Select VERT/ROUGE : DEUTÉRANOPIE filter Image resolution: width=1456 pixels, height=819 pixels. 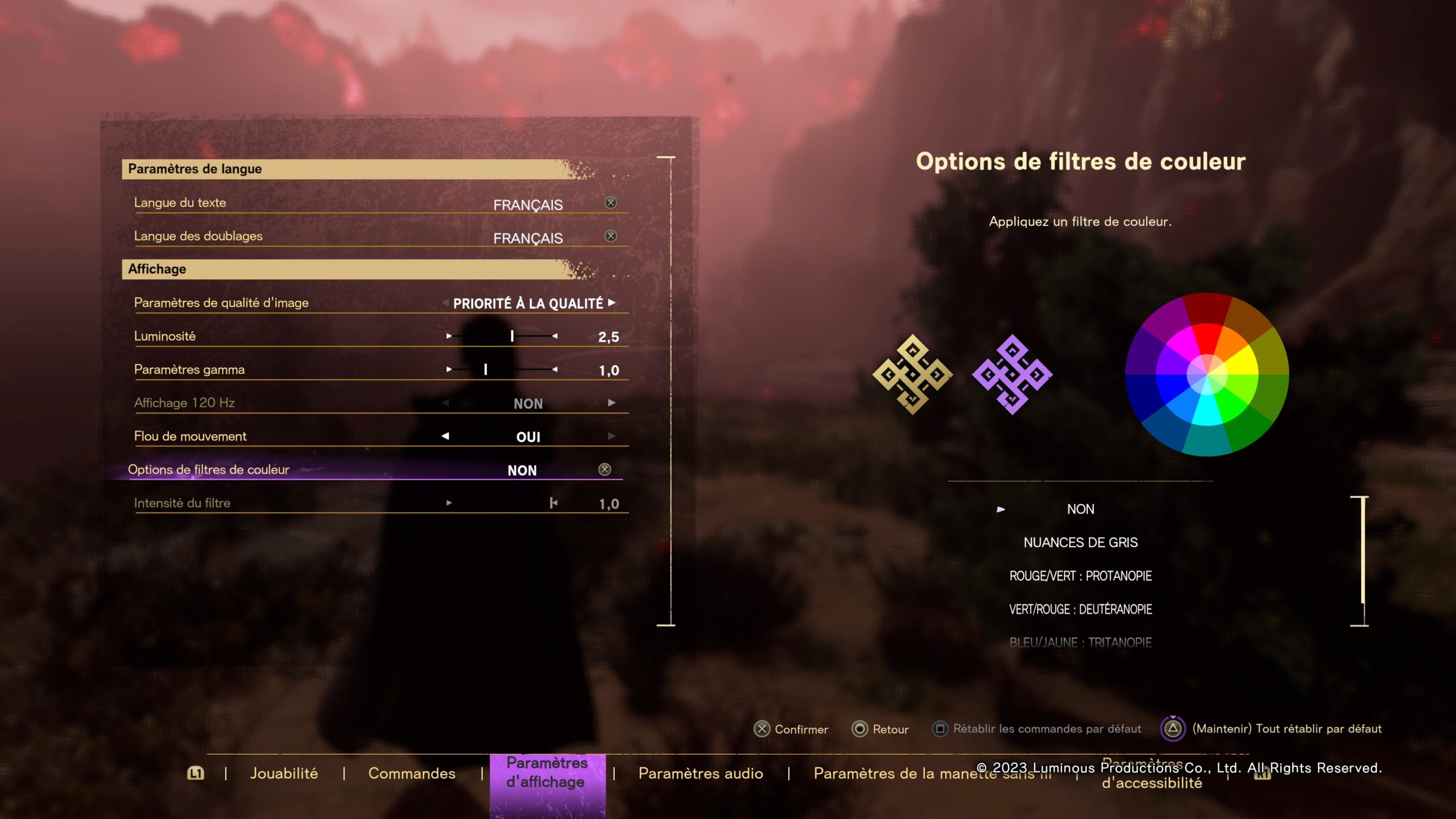(1080, 610)
